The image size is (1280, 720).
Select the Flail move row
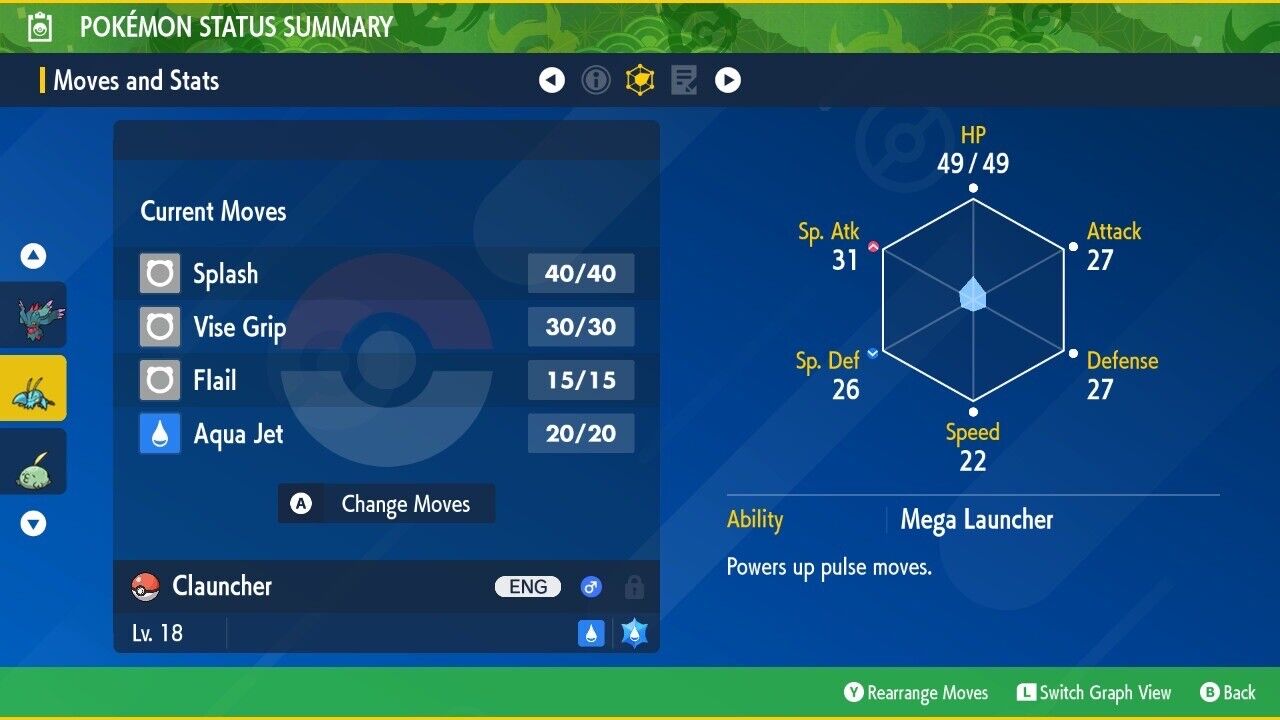[386, 381]
